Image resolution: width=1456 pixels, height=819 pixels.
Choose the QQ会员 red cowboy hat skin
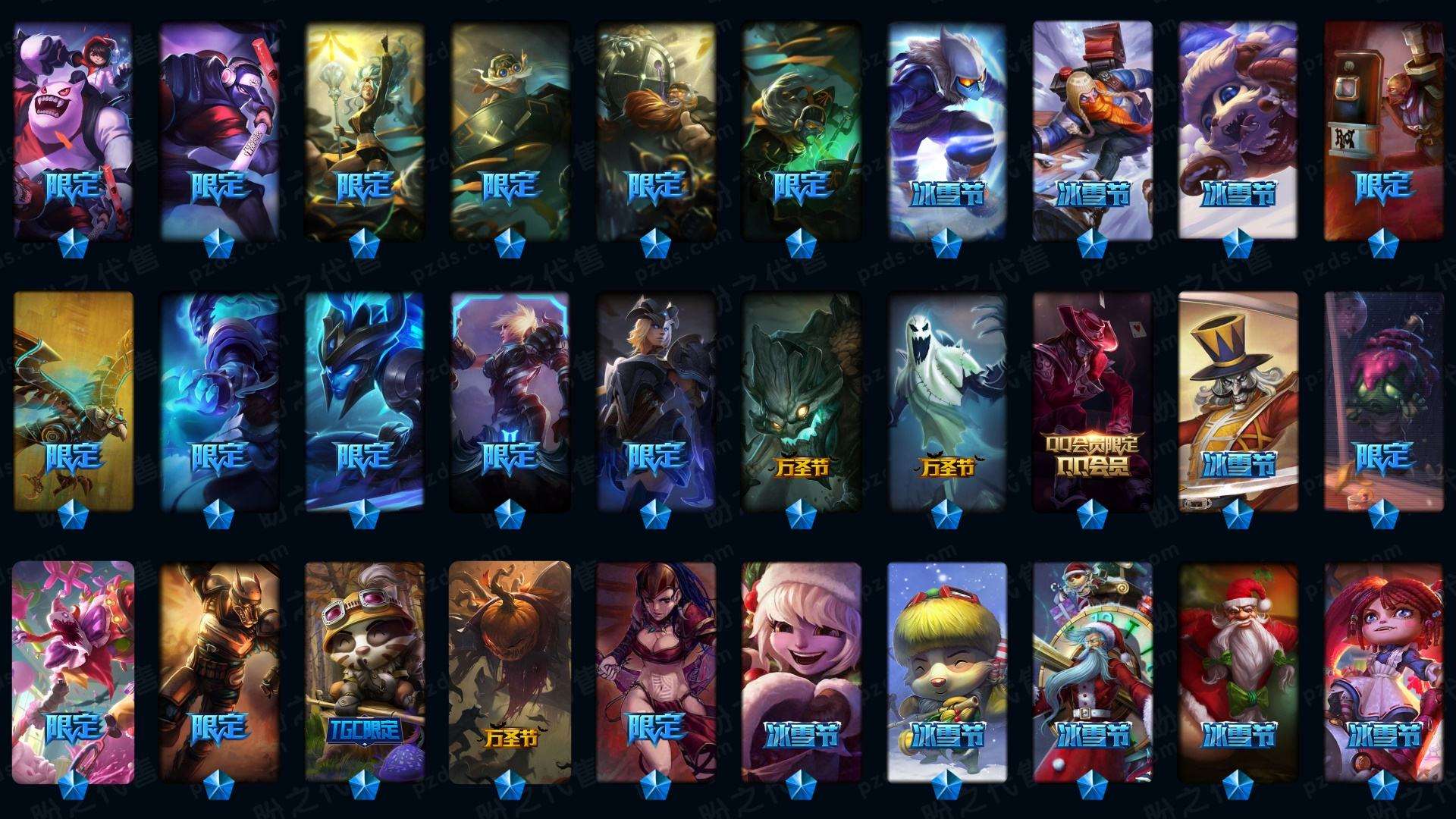tap(1092, 400)
